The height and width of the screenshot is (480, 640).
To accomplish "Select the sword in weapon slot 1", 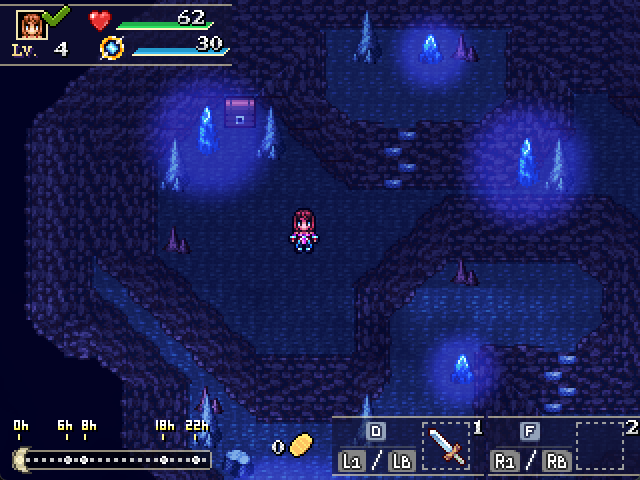I will click(447, 445).
